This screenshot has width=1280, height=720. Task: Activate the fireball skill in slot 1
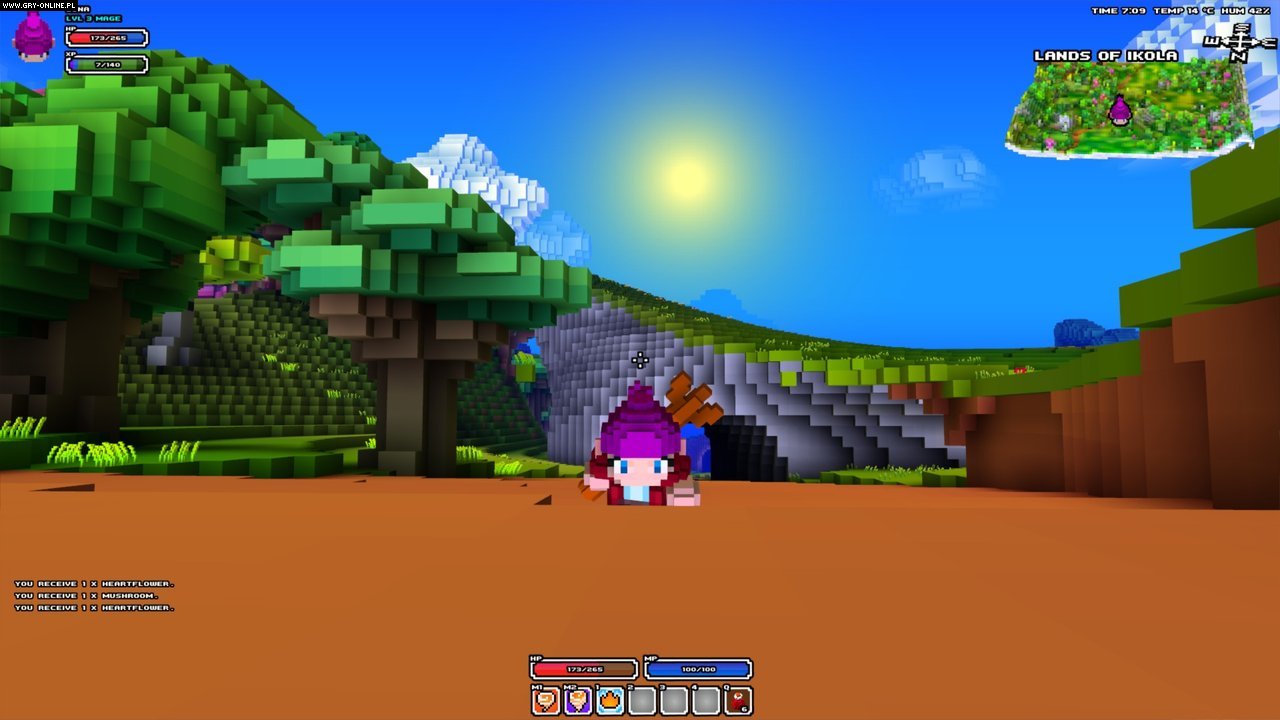[609, 700]
